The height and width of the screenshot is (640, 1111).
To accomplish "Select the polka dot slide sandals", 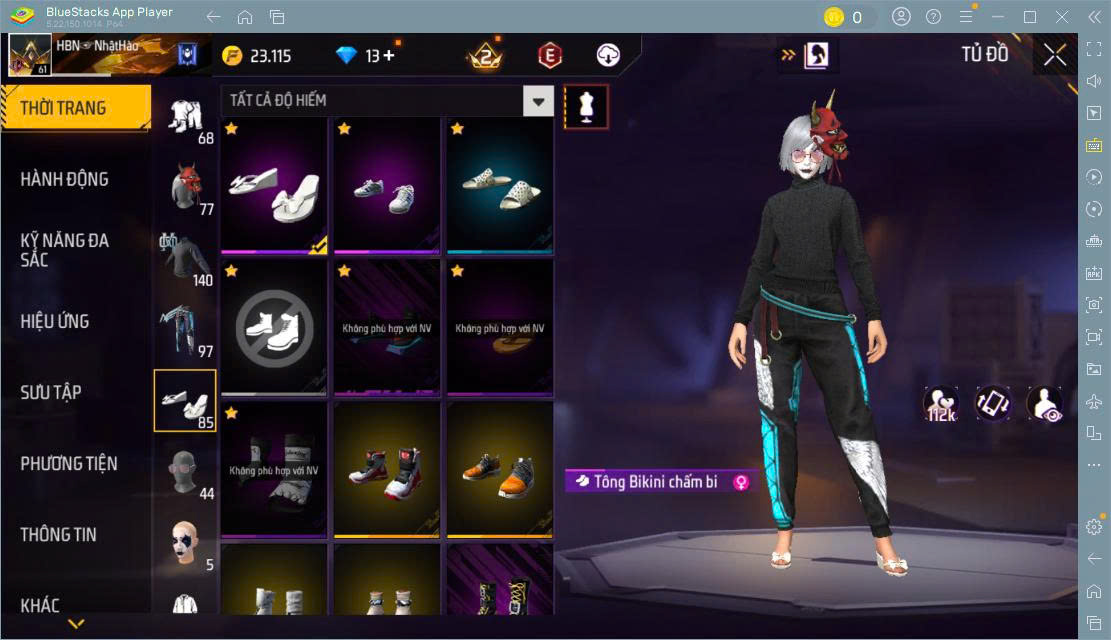I will [x=501, y=184].
